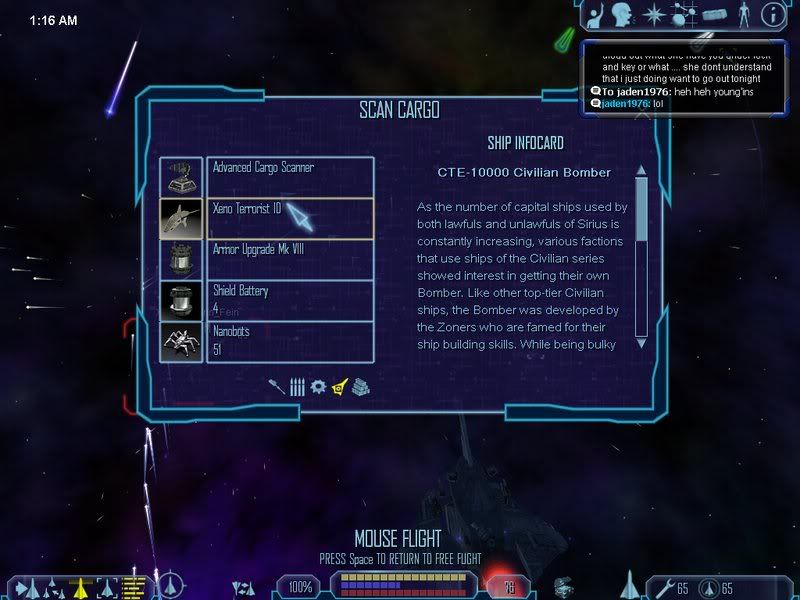The image size is (800, 600).
Task: Show the weapons filter with the gun icon
Action: coord(277,386)
